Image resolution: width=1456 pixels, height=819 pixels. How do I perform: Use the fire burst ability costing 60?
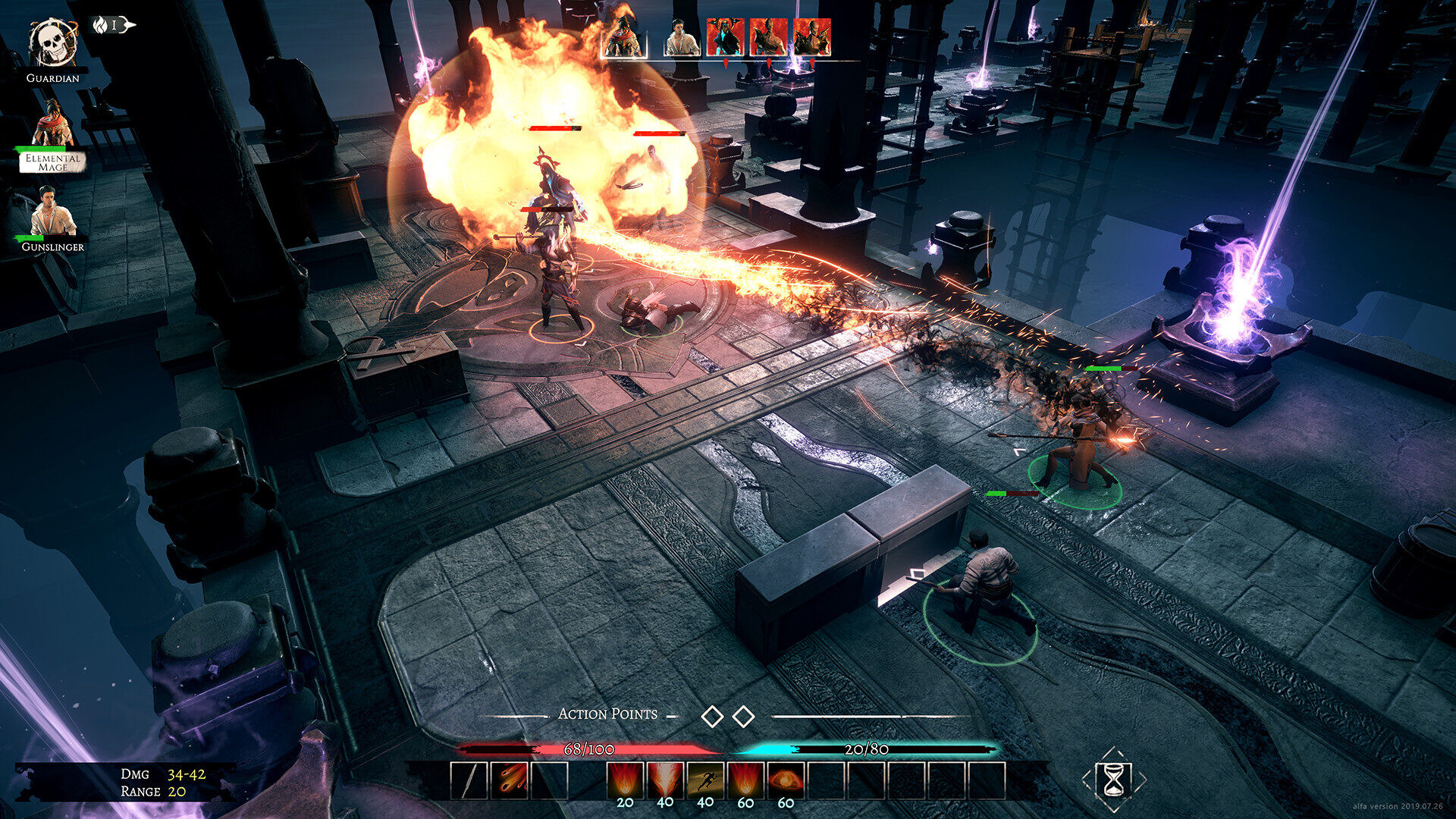[745, 780]
